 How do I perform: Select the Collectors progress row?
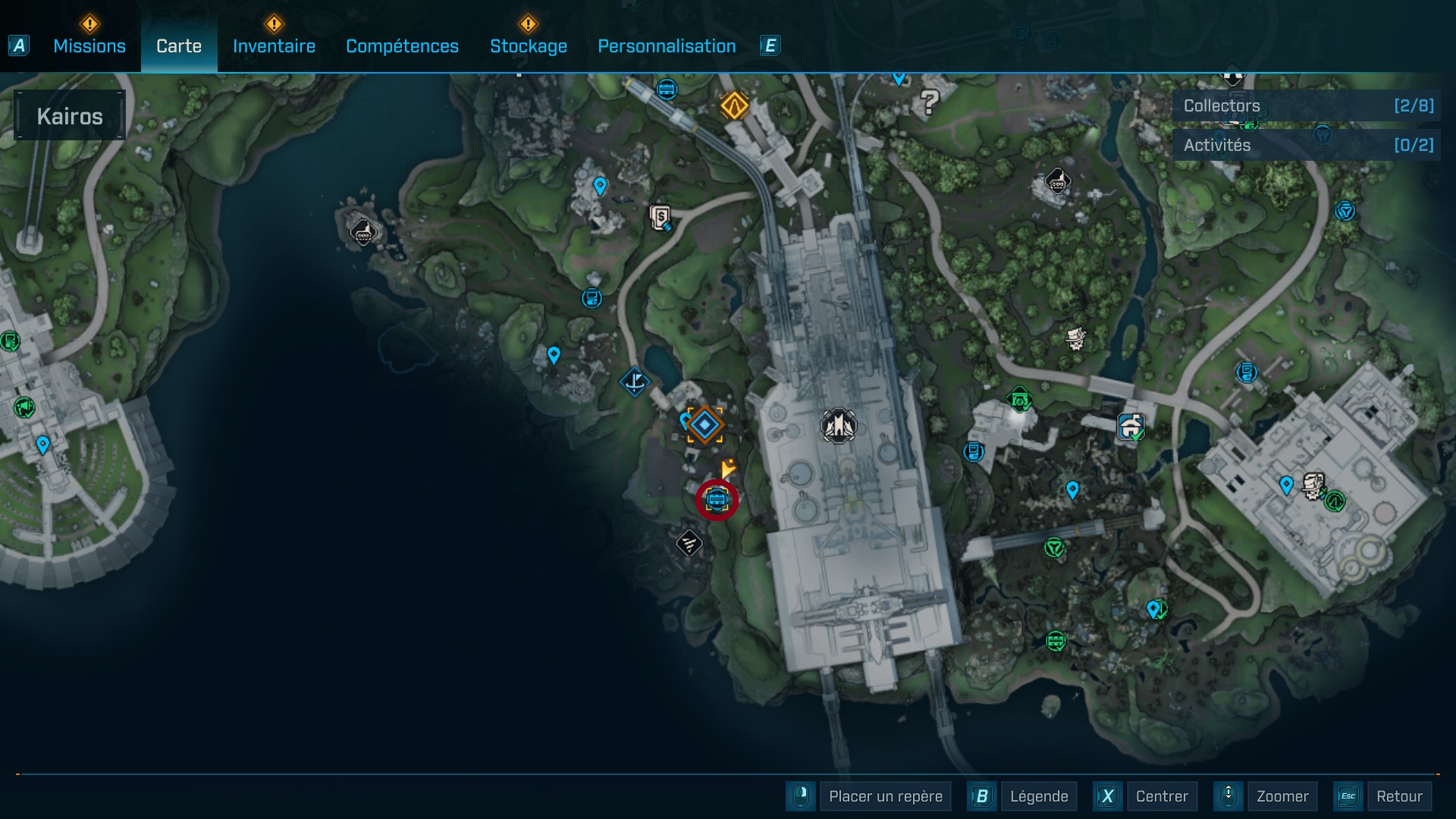pos(1306,106)
